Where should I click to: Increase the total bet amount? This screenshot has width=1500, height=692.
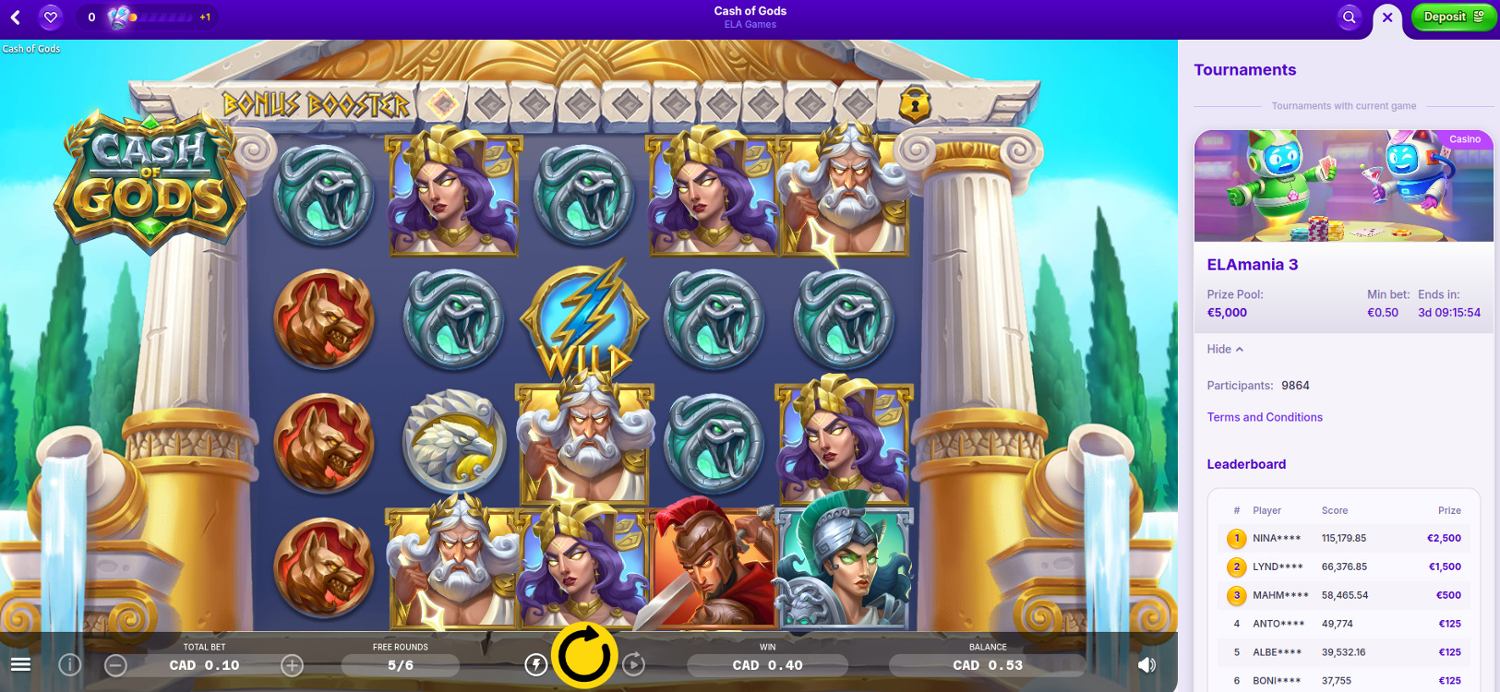point(292,665)
